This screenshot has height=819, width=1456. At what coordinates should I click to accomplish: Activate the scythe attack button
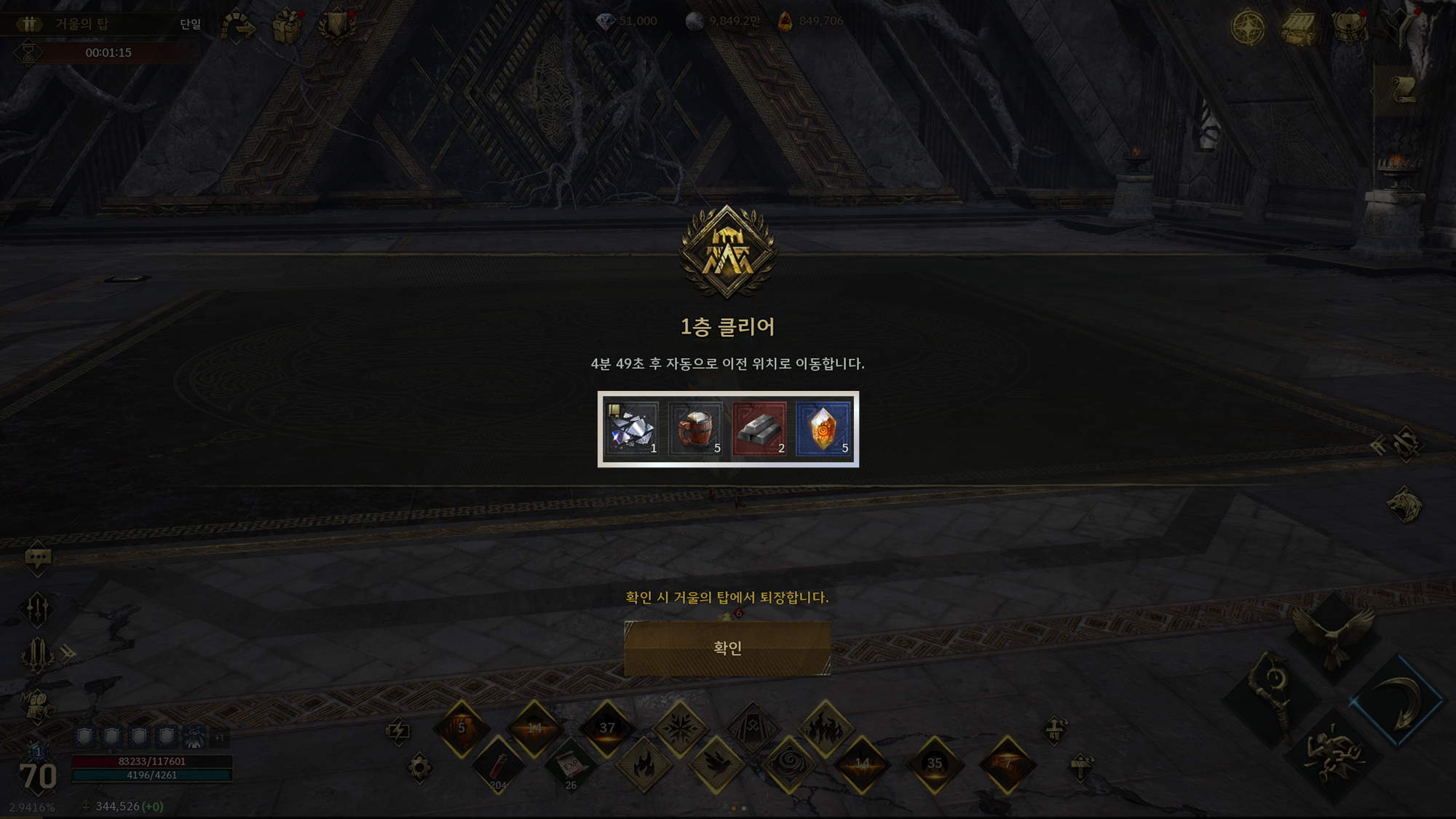pos(1398,700)
